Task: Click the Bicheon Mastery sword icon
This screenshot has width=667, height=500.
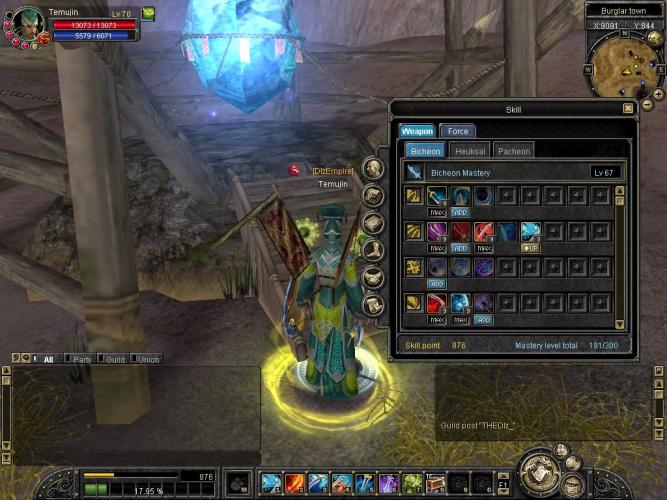Action: click(x=414, y=173)
